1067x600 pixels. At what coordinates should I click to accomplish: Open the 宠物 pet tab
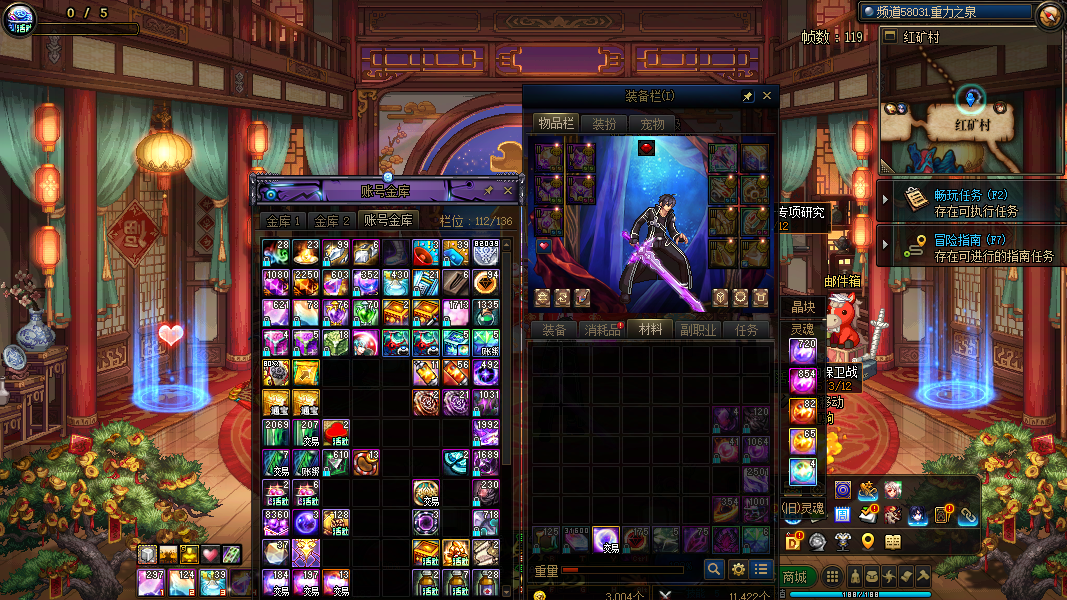point(652,124)
